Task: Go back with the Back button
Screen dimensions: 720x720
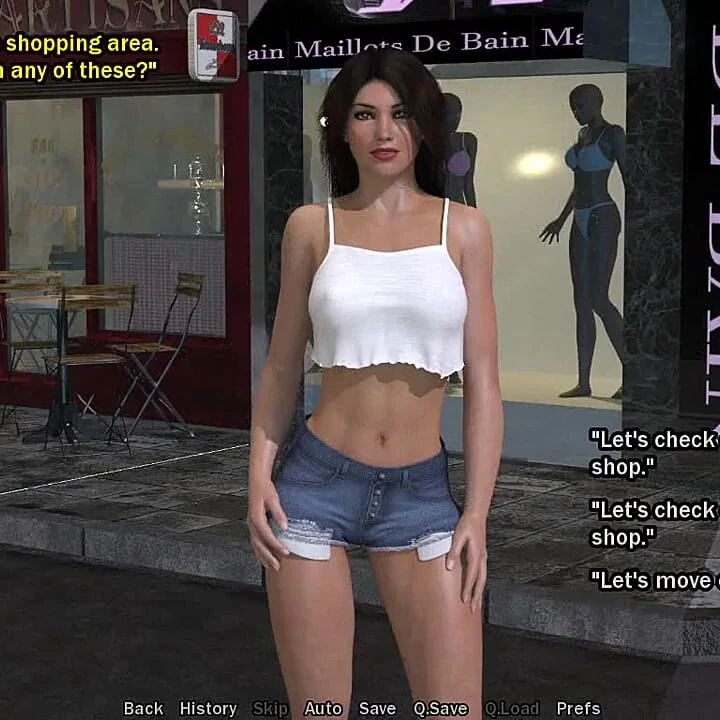Action: click(x=143, y=708)
